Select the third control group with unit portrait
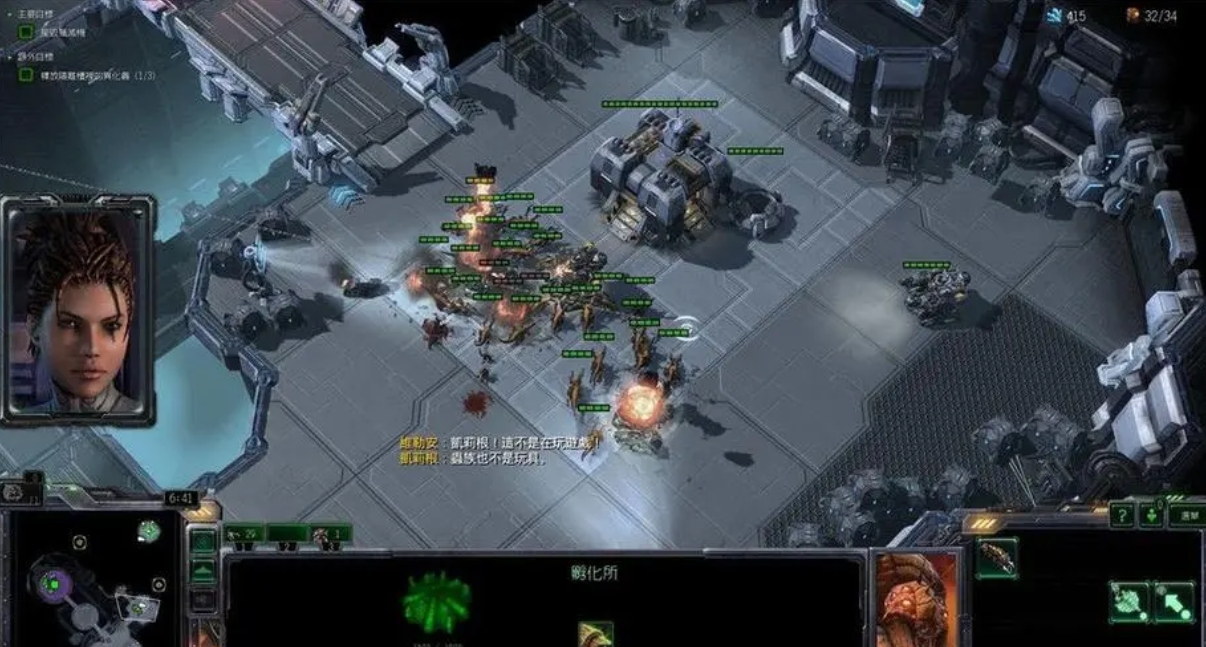 tap(330, 534)
